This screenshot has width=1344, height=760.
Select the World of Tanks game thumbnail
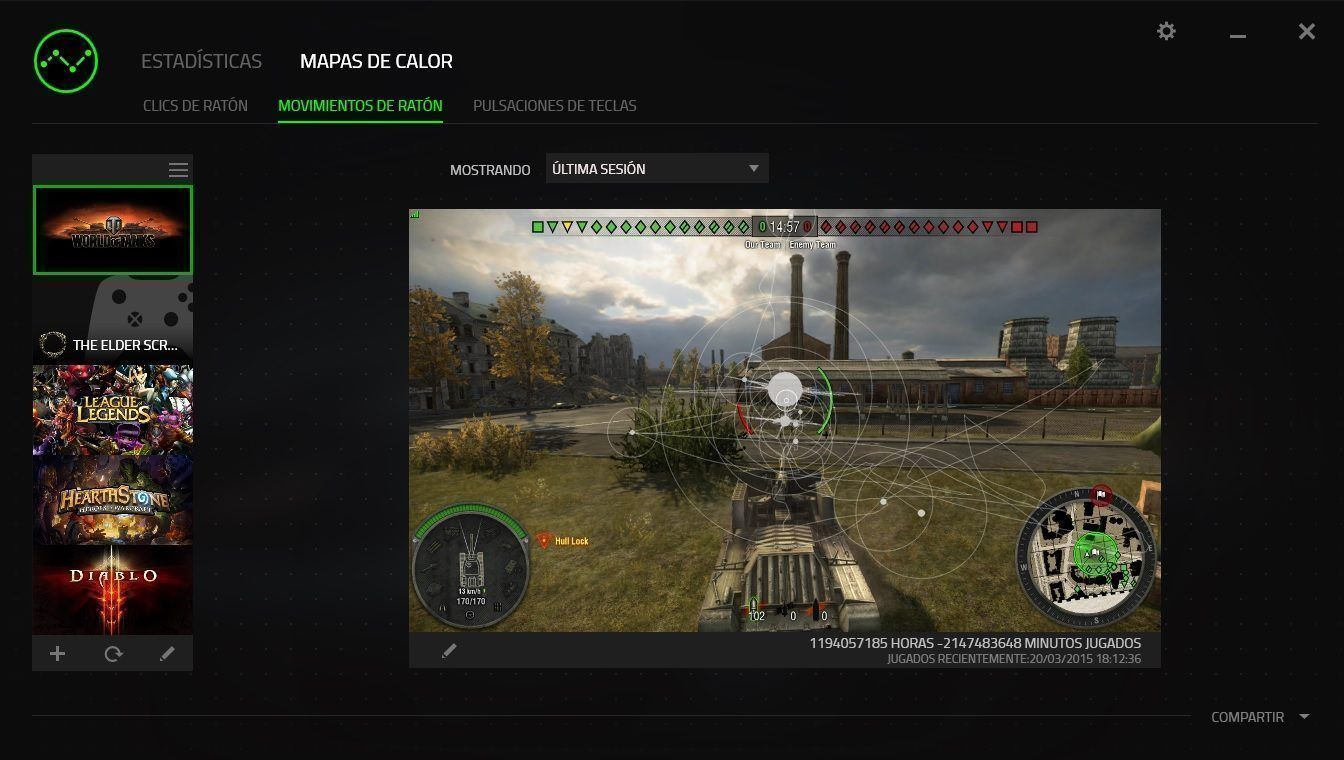click(x=113, y=230)
